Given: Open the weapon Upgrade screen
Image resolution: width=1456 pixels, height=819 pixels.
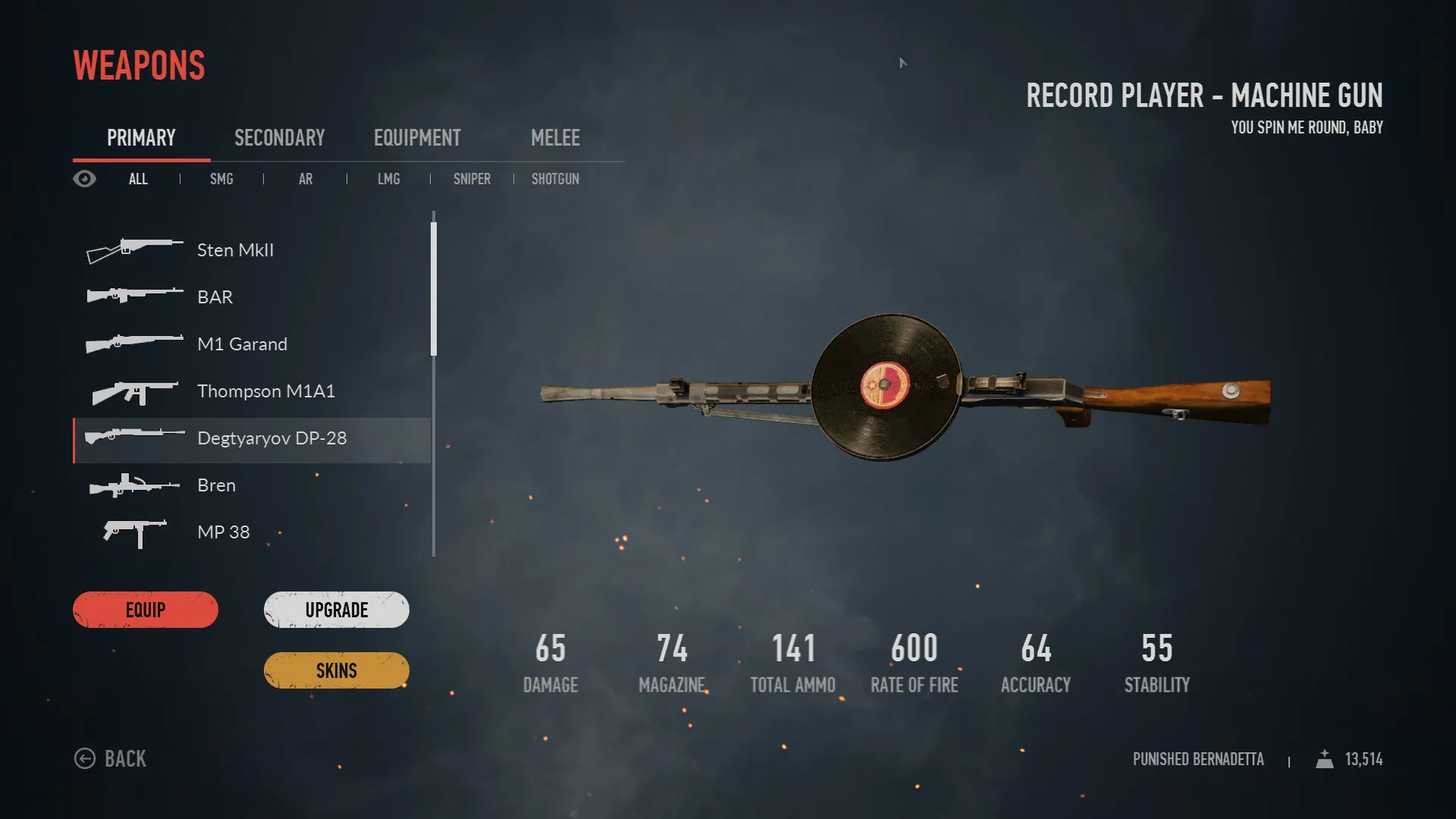Looking at the screenshot, I should [336, 610].
